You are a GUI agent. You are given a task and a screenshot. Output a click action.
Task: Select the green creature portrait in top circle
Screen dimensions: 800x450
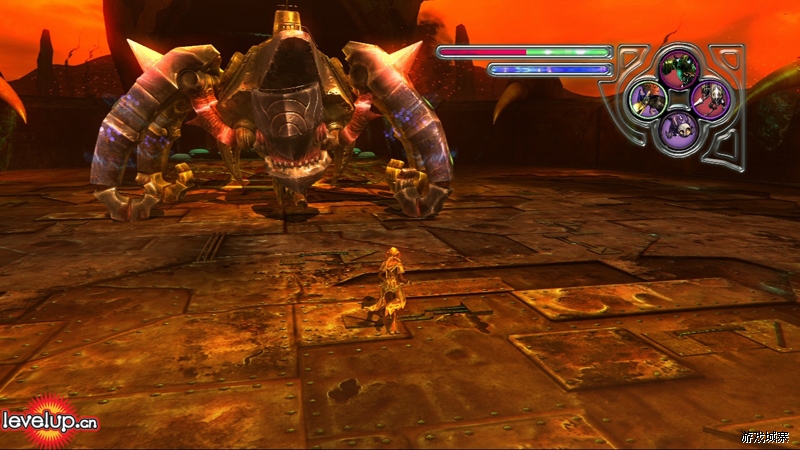pyautogui.click(x=677, y=68)
